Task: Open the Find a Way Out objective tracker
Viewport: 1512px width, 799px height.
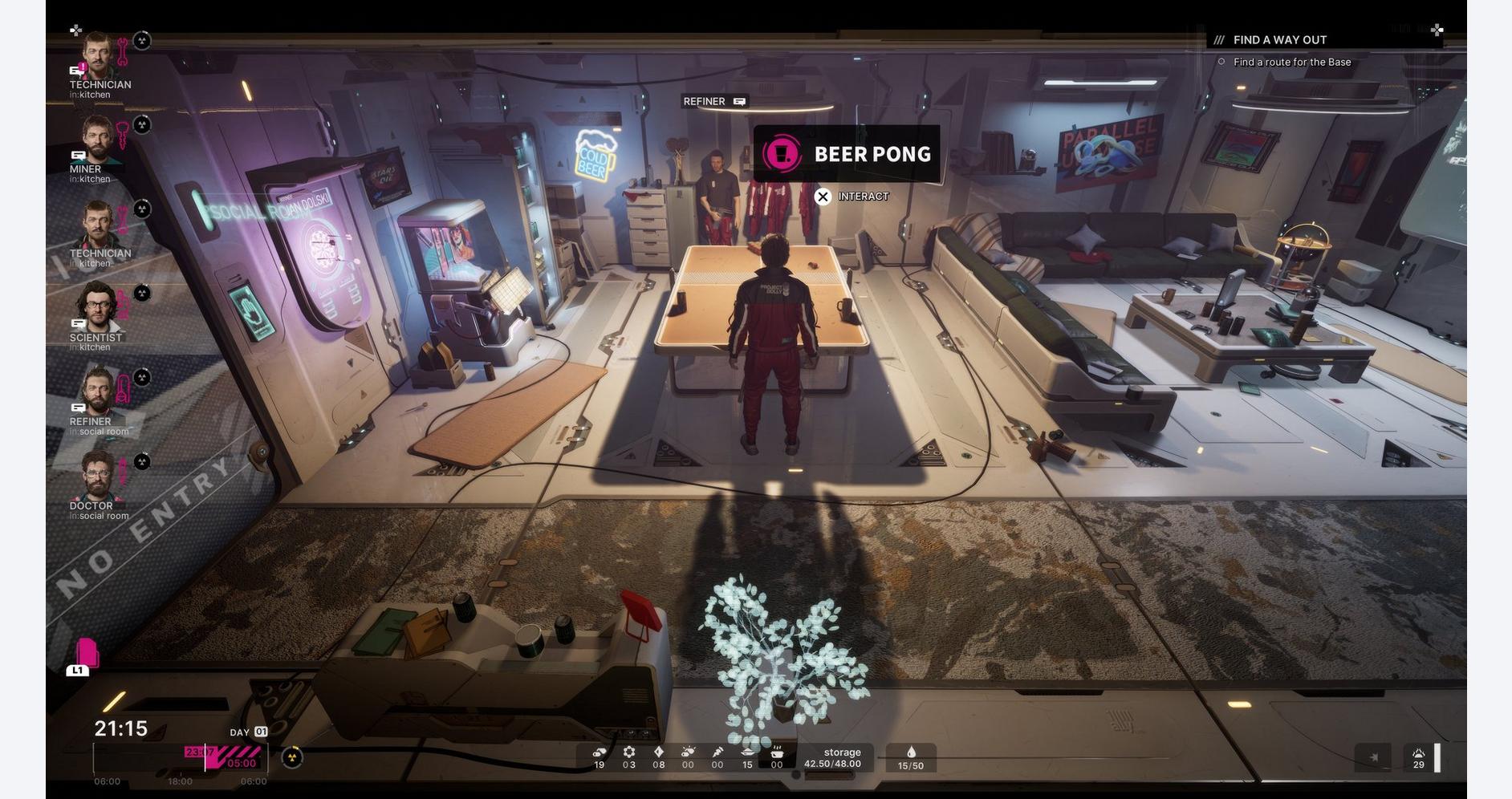Action: pos(1279,40)
